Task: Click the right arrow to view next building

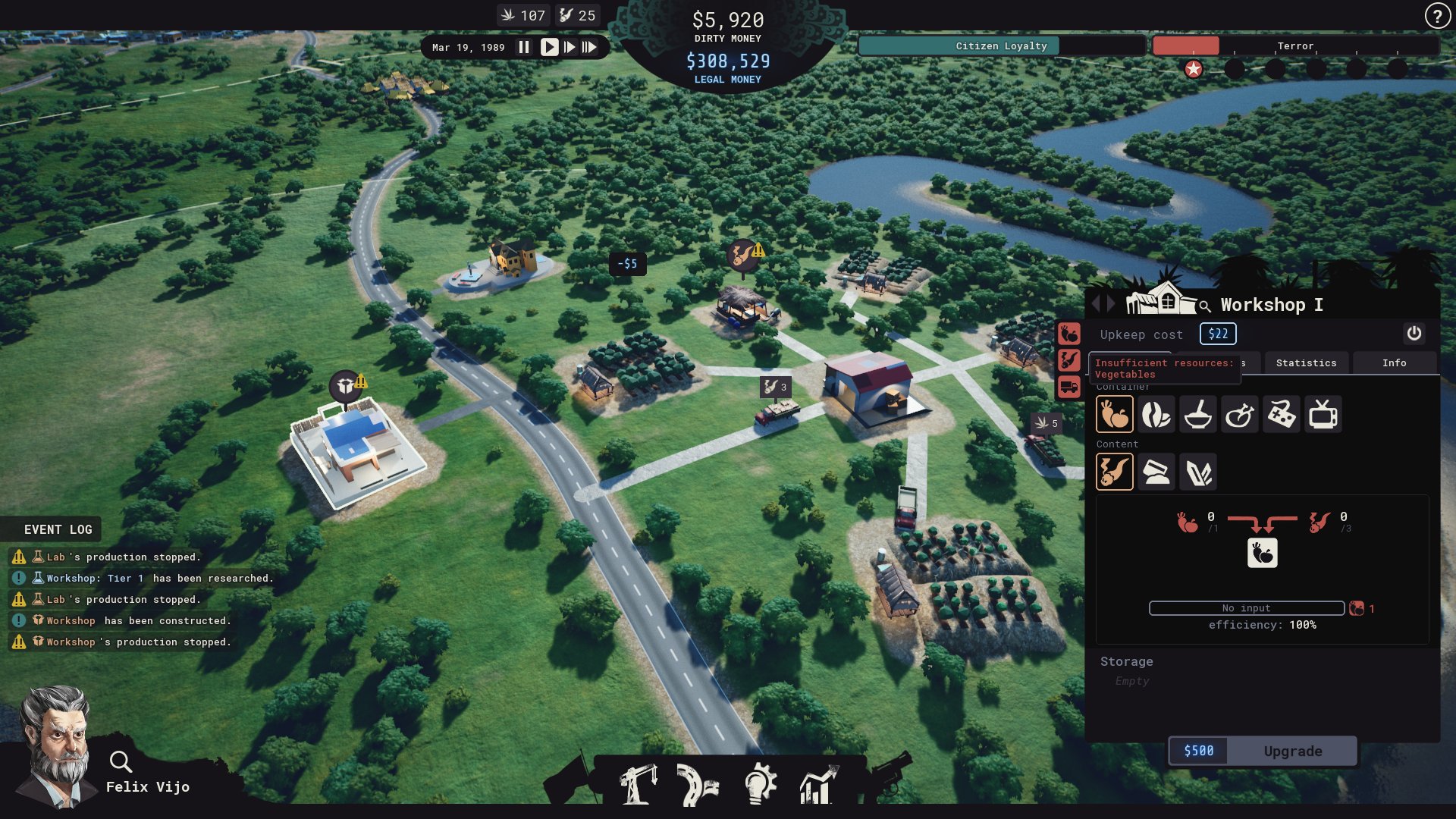Action: [1110, 303]
